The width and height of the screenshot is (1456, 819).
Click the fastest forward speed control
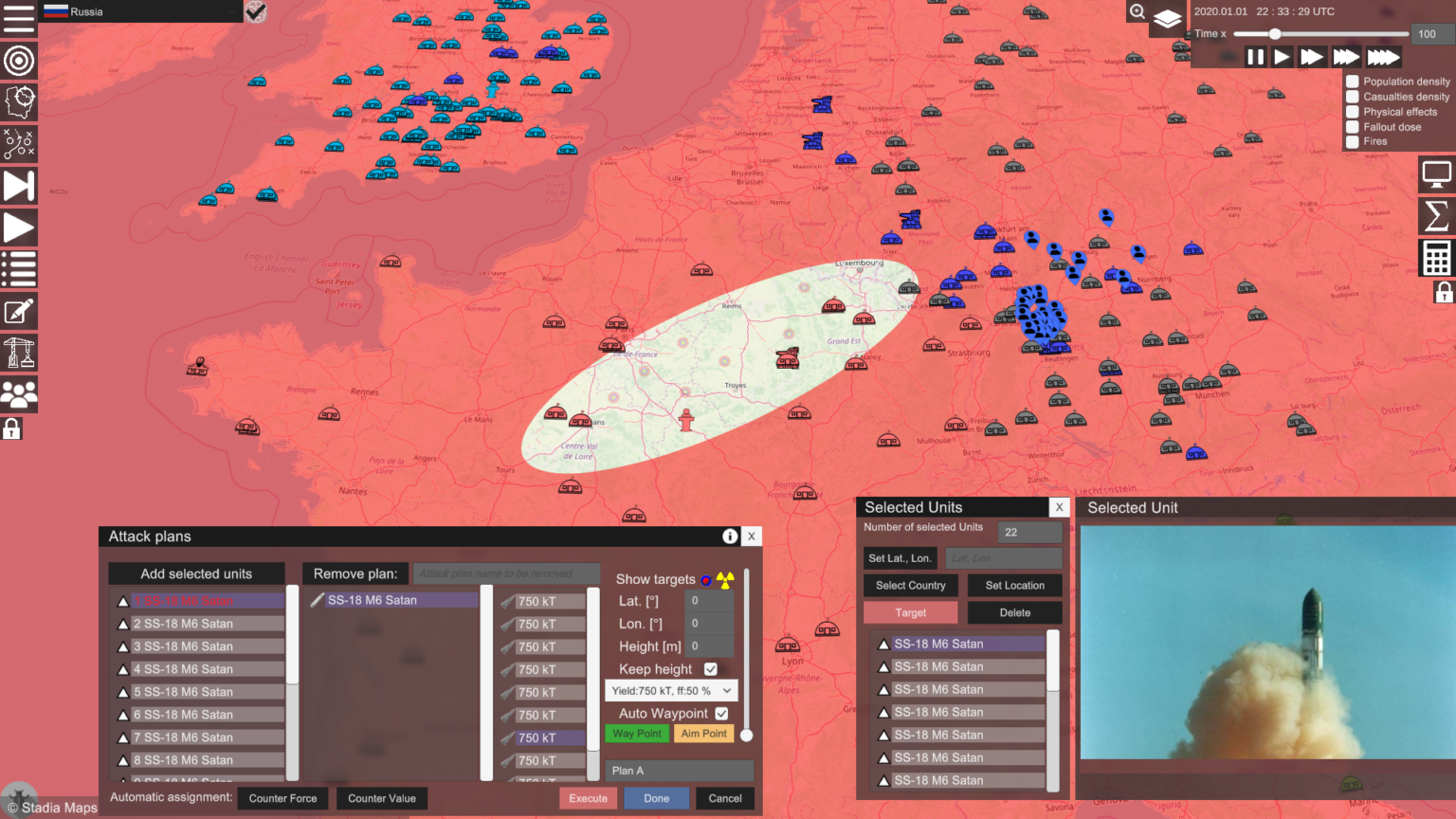[x=1386, y=57]
